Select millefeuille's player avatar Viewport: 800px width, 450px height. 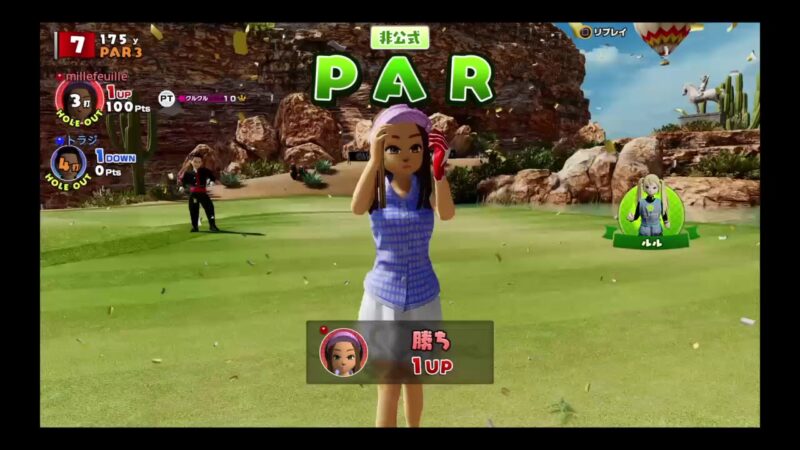(x=79, y=100)
